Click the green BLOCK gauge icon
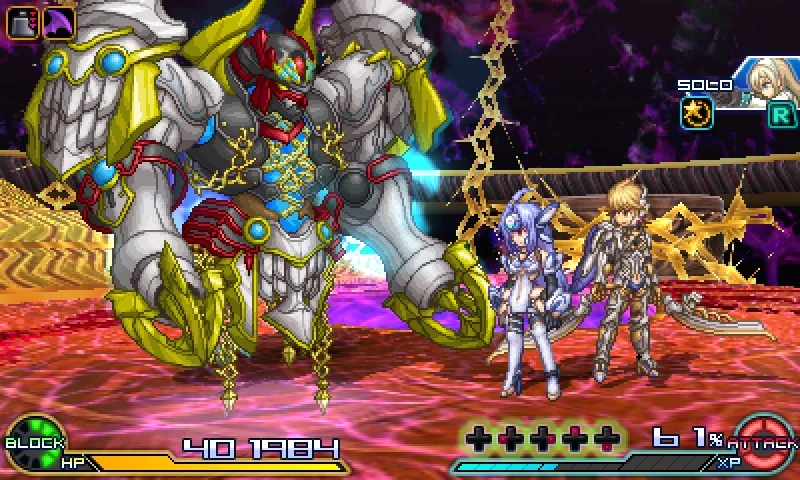Image resolution: width=800 pixels, height=480 pixels. (x=34, y=441)
